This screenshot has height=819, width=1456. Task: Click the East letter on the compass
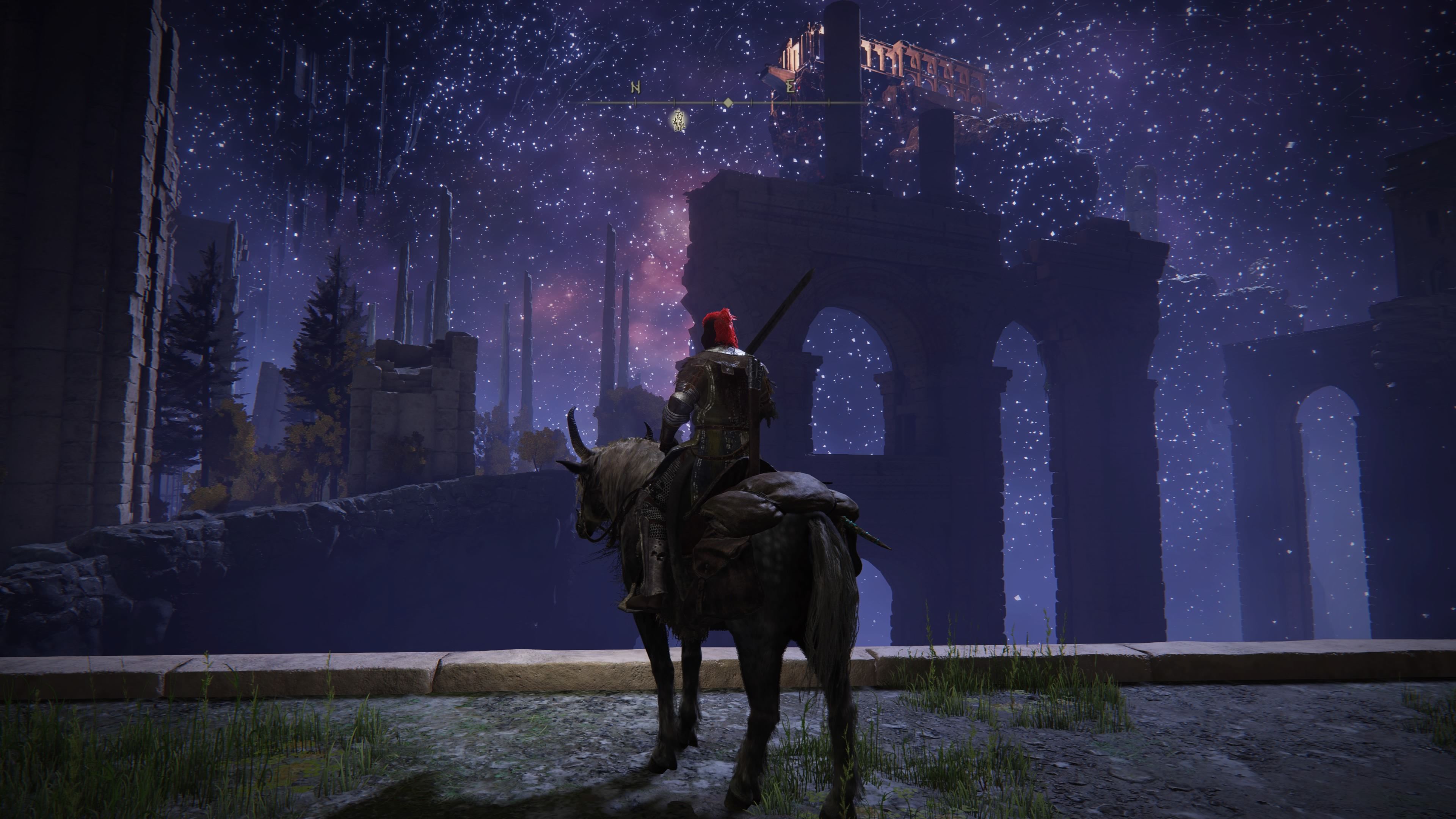(791, 87)
